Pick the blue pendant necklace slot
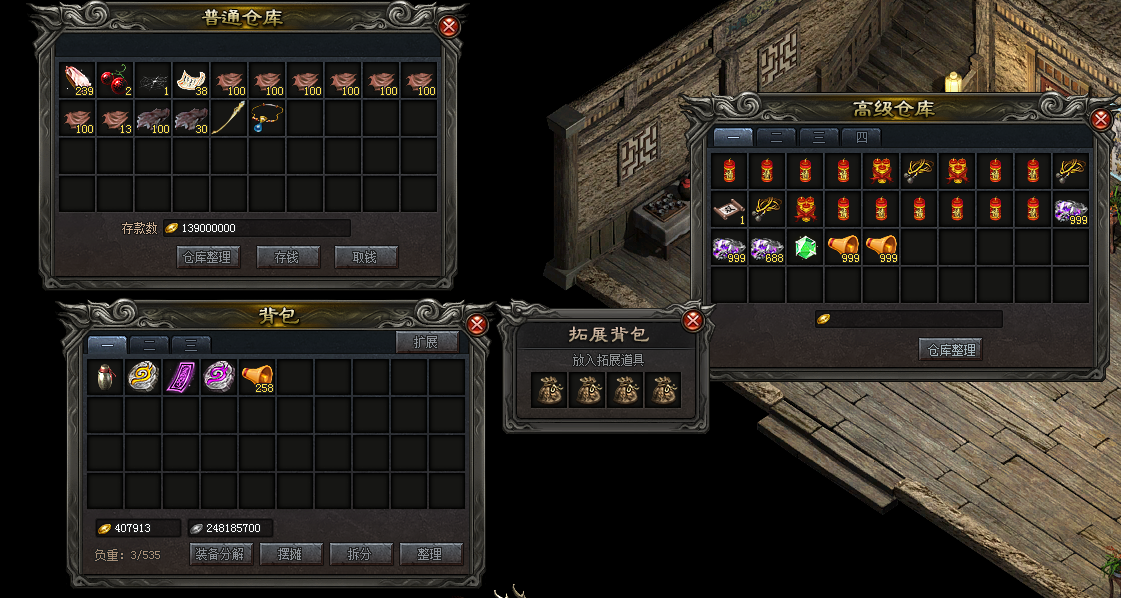 click(267, 118)
